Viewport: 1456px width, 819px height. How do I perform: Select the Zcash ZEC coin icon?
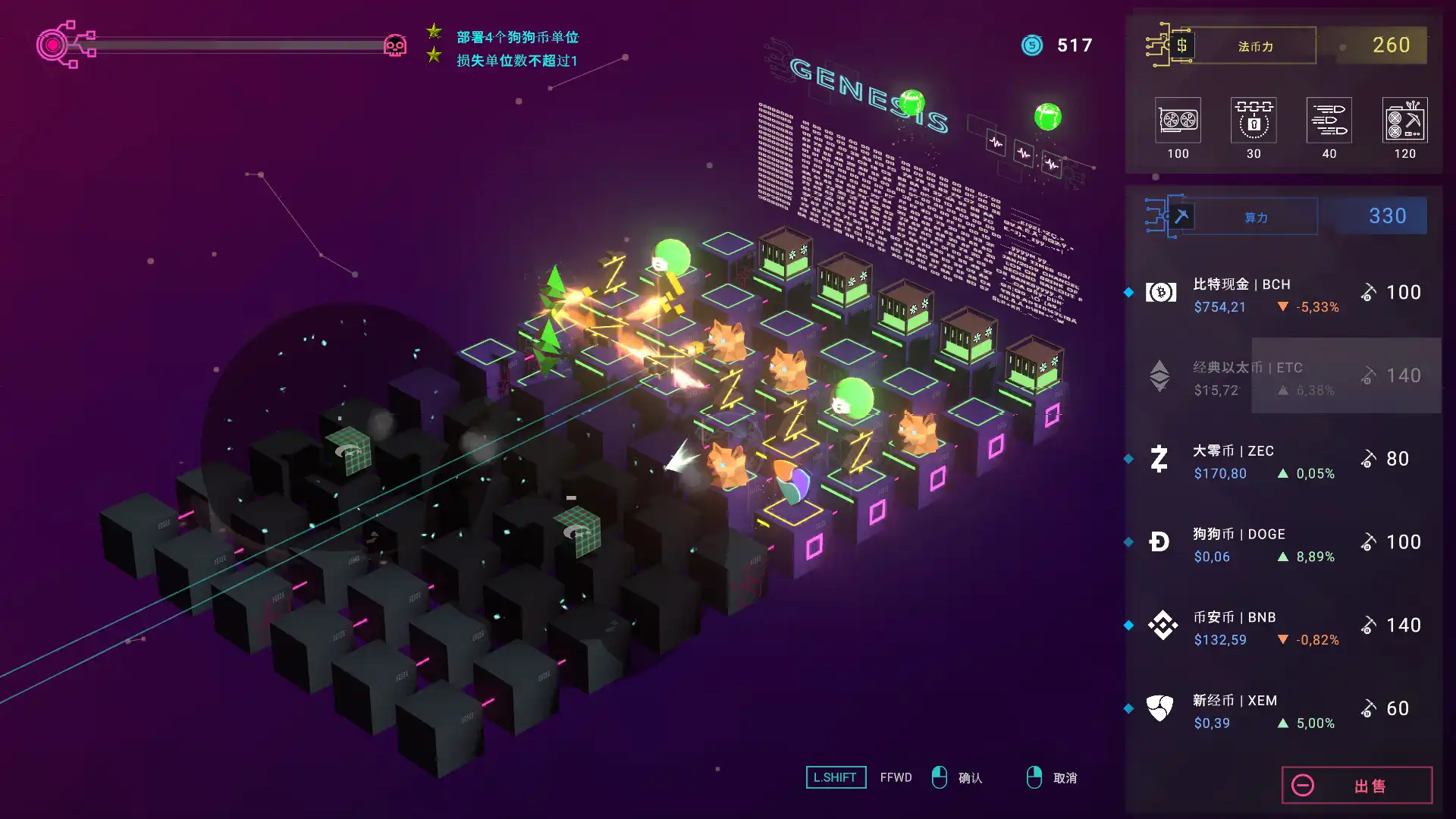[x=1159, y=459]
